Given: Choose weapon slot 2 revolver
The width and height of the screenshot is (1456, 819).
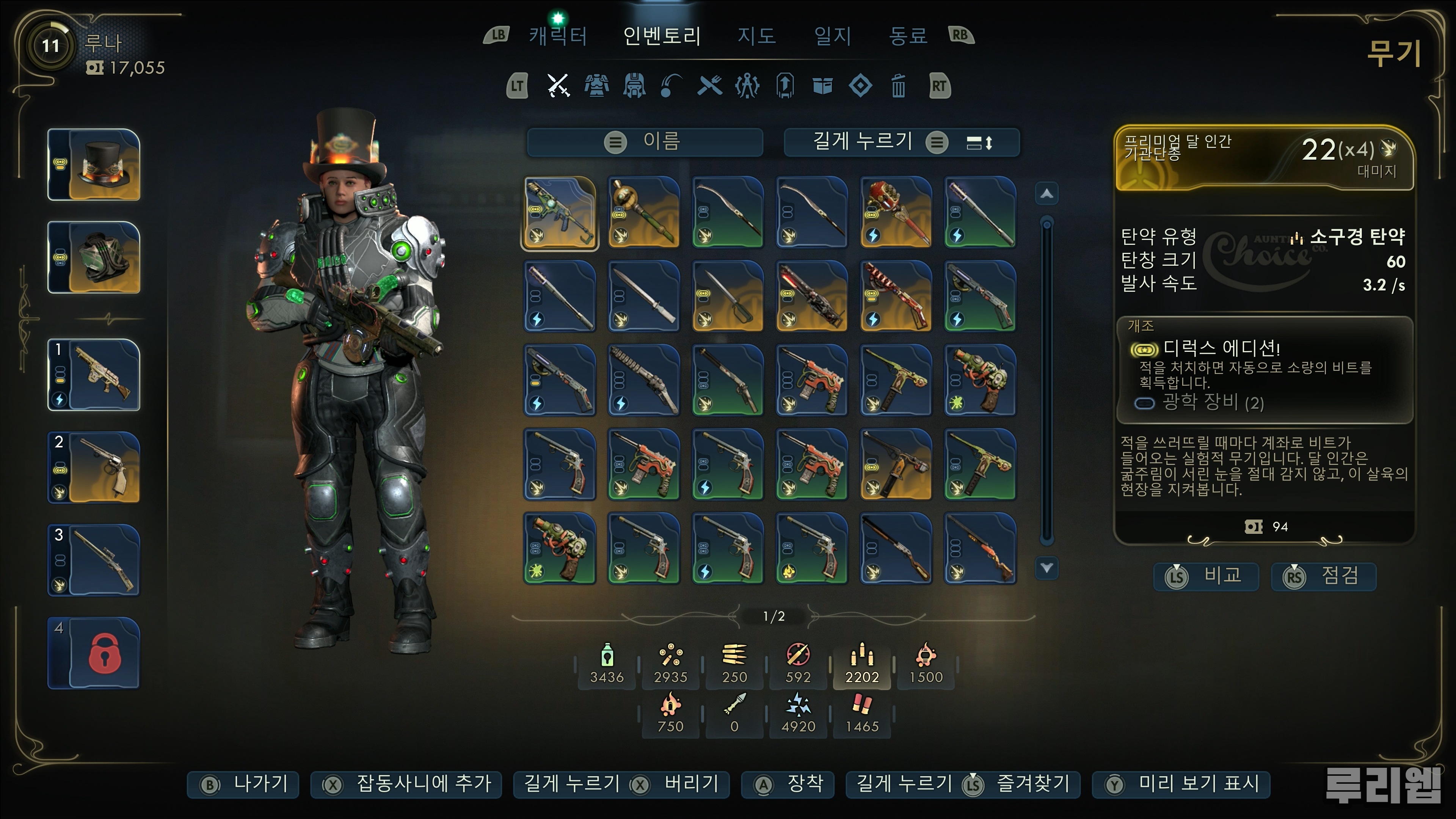Looking at the screenshot, I should click(94, 468).
